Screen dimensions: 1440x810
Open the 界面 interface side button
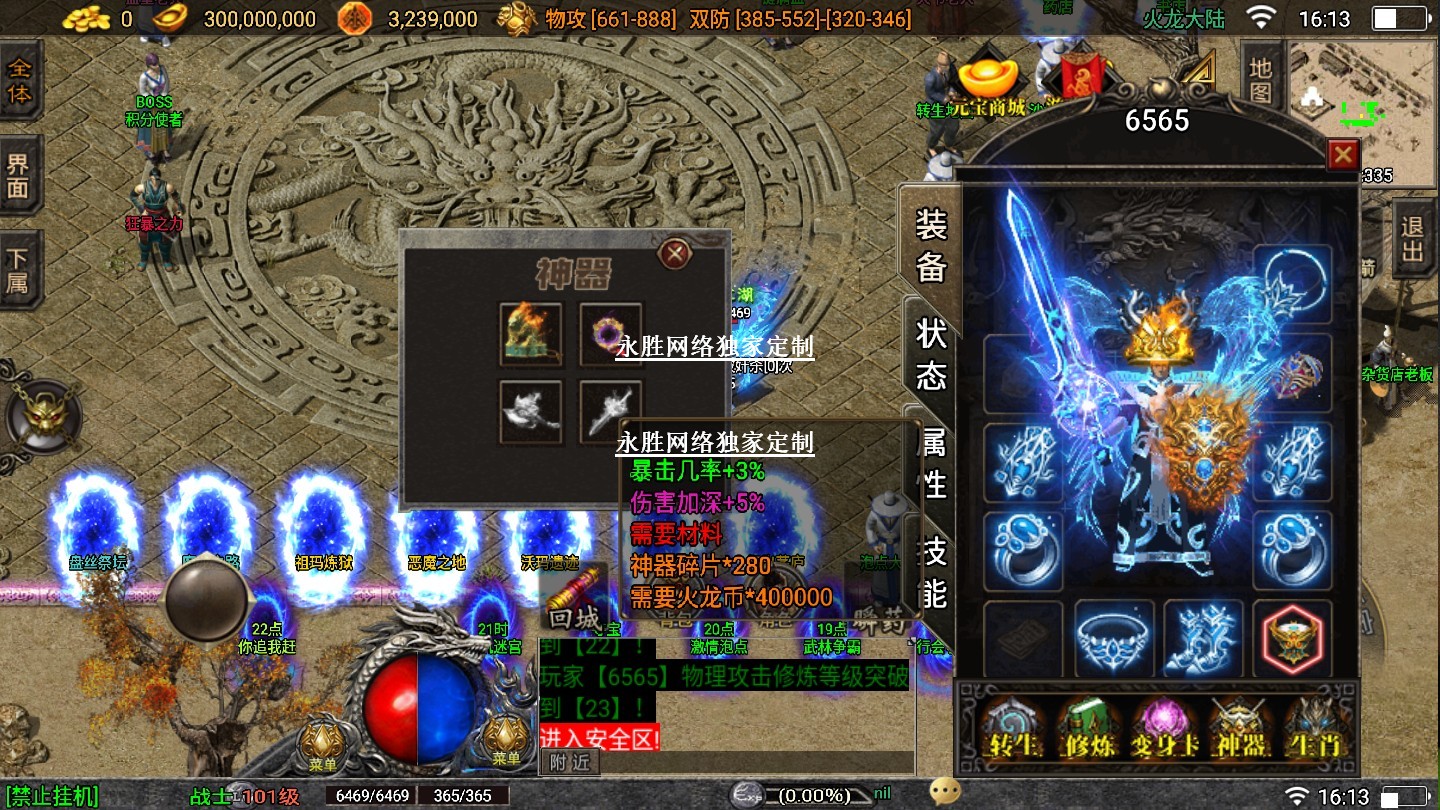pos(19,176)
